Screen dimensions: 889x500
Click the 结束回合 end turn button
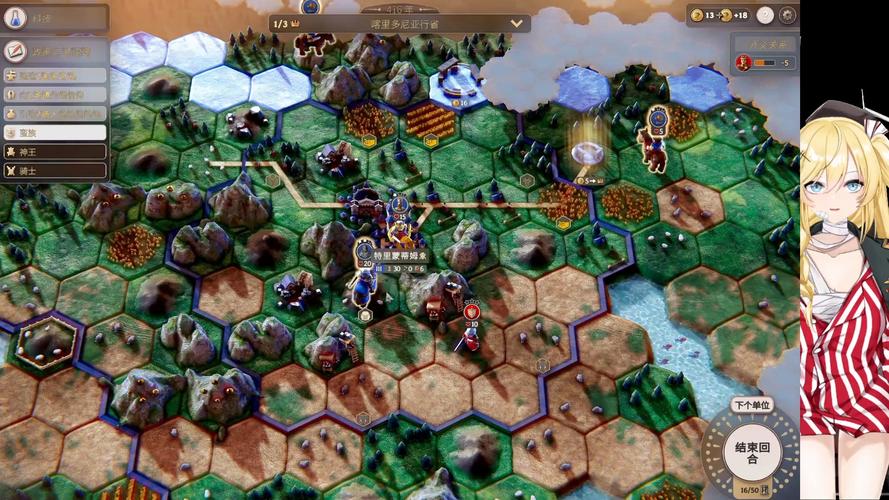750,453
